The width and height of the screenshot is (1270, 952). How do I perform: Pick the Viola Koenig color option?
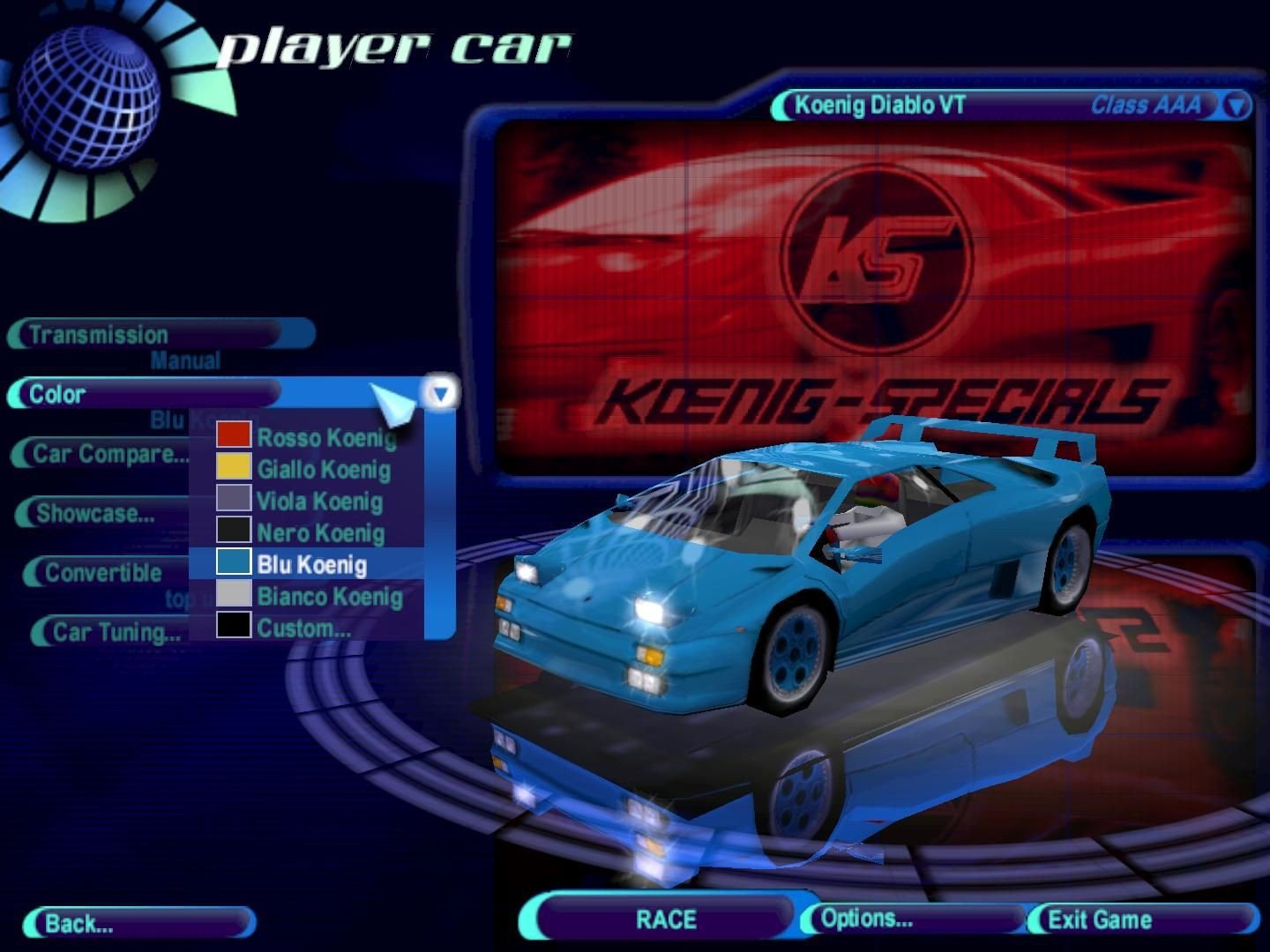(319, 502)
